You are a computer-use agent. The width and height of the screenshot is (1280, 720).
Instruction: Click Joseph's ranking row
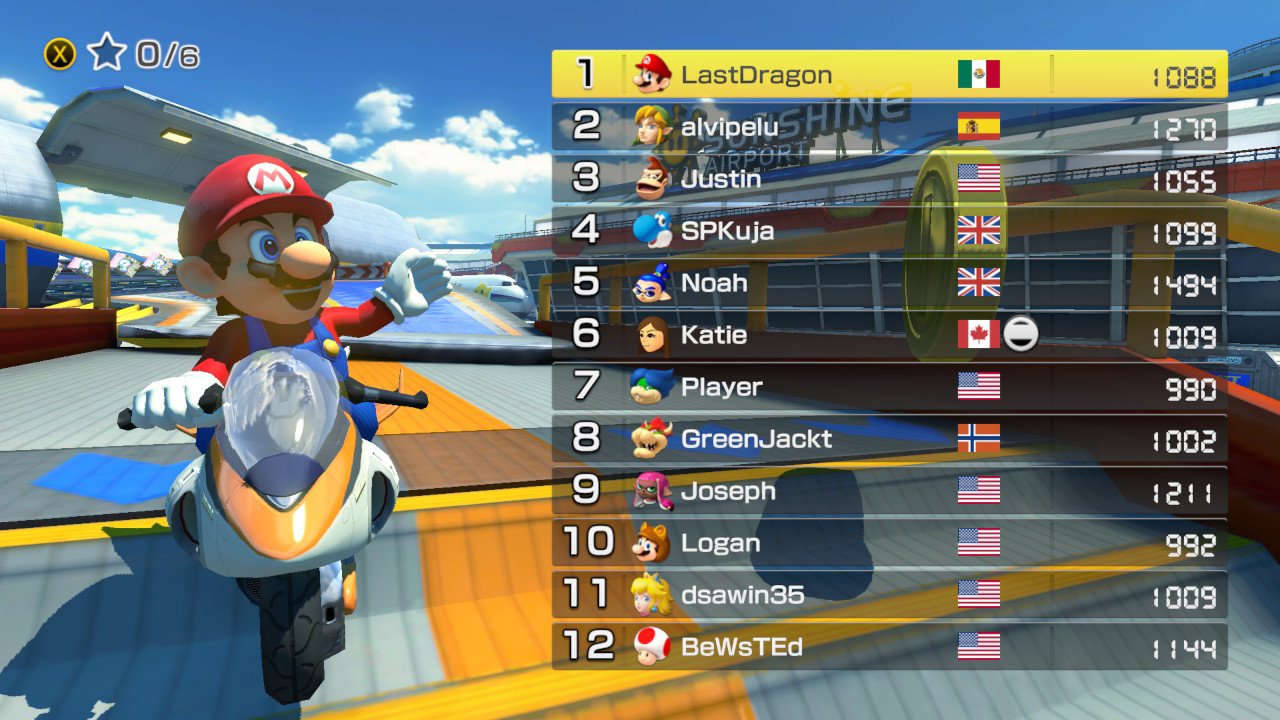coord(889,490)
